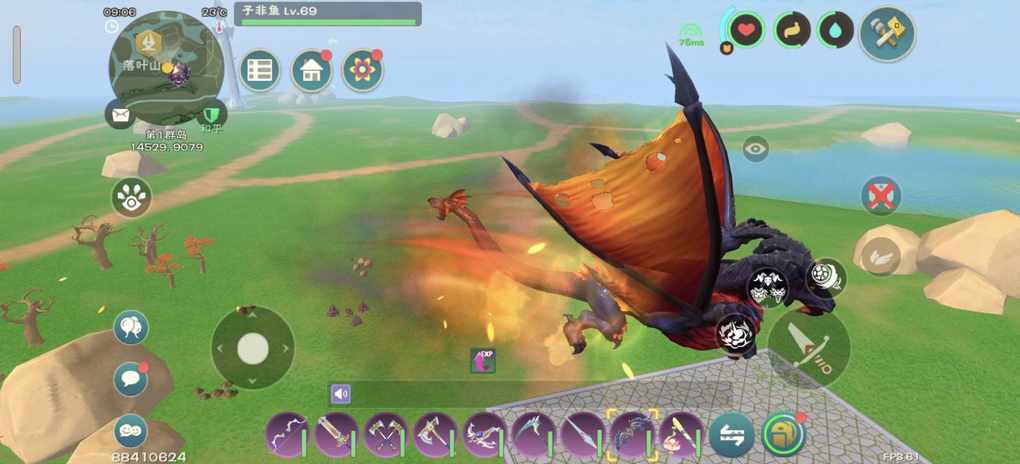Image resolution: width=1020 pixels, height=464 pixels.
Task: Toggle the green shield peace mode
Action: pos(209,114)
